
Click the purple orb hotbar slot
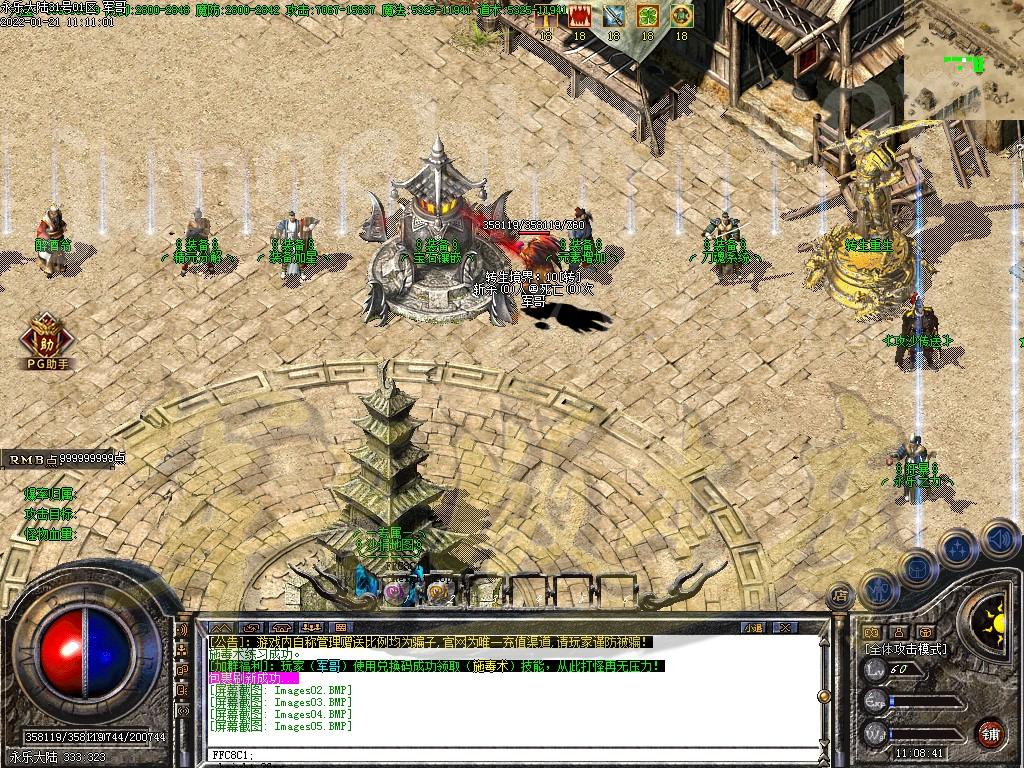[x=394, y=593]
